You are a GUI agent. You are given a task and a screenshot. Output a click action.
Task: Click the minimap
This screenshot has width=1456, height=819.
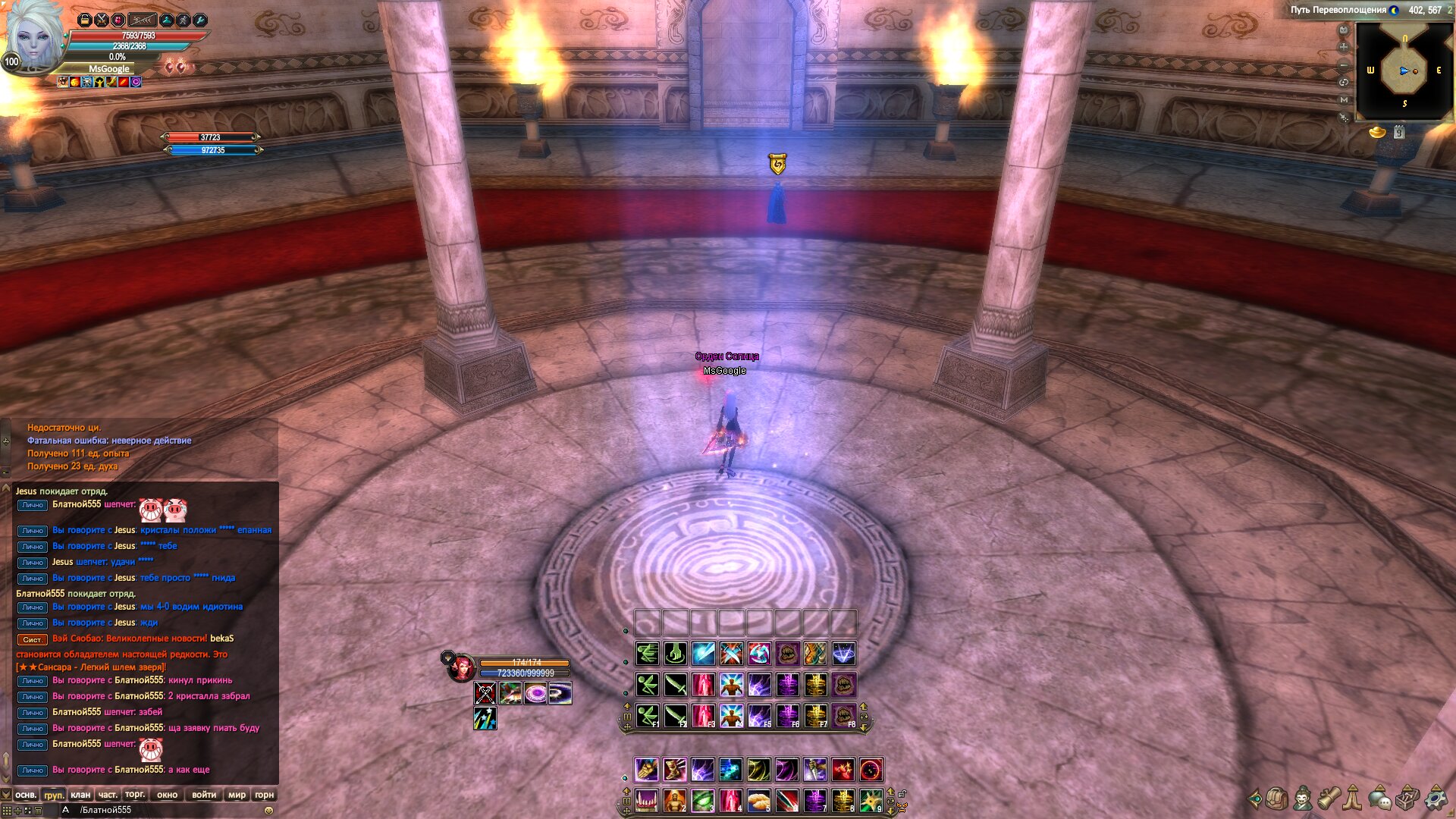click(x=1404, y=71)
